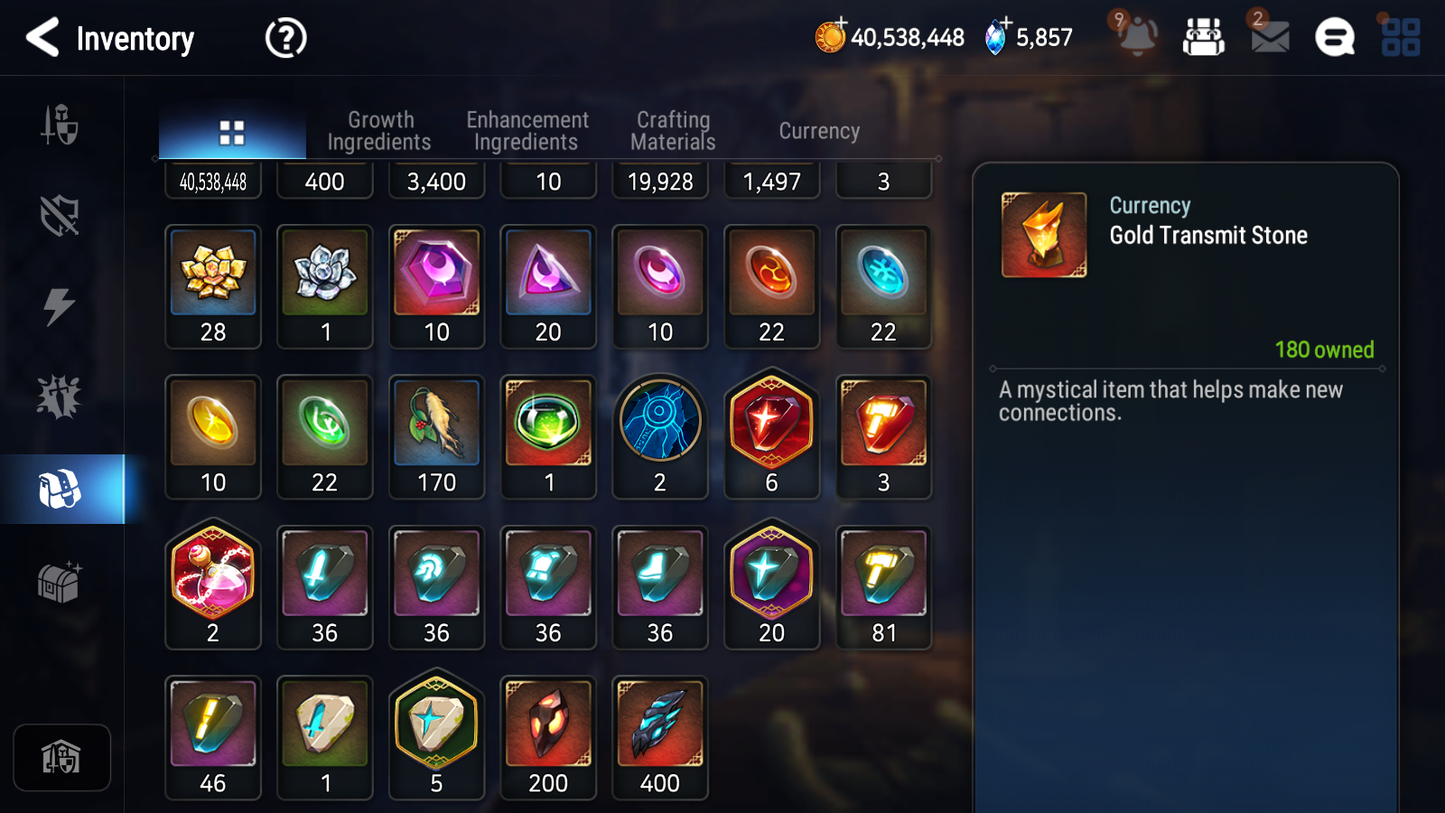Screen dimensions: 1445x813
Task: Switch to the Growth Ingredients tab
Action: point(380,130)
